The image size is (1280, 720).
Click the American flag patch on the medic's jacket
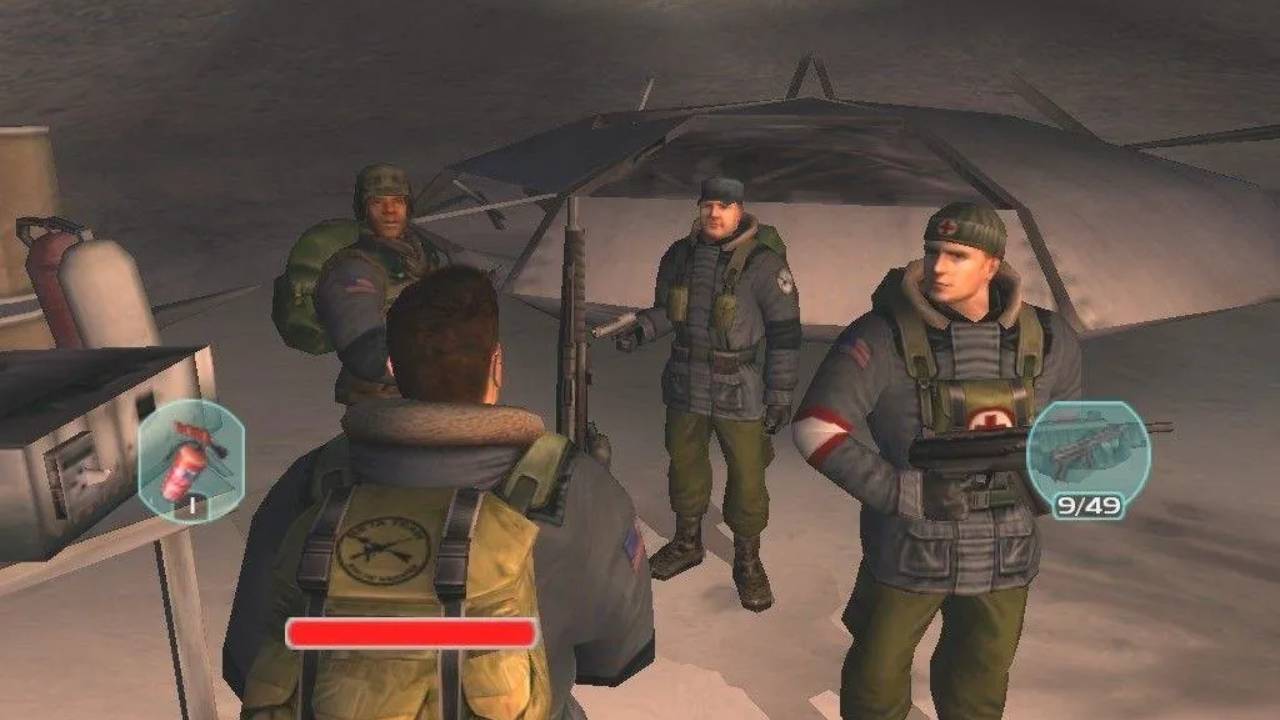(x=855, y=348)
